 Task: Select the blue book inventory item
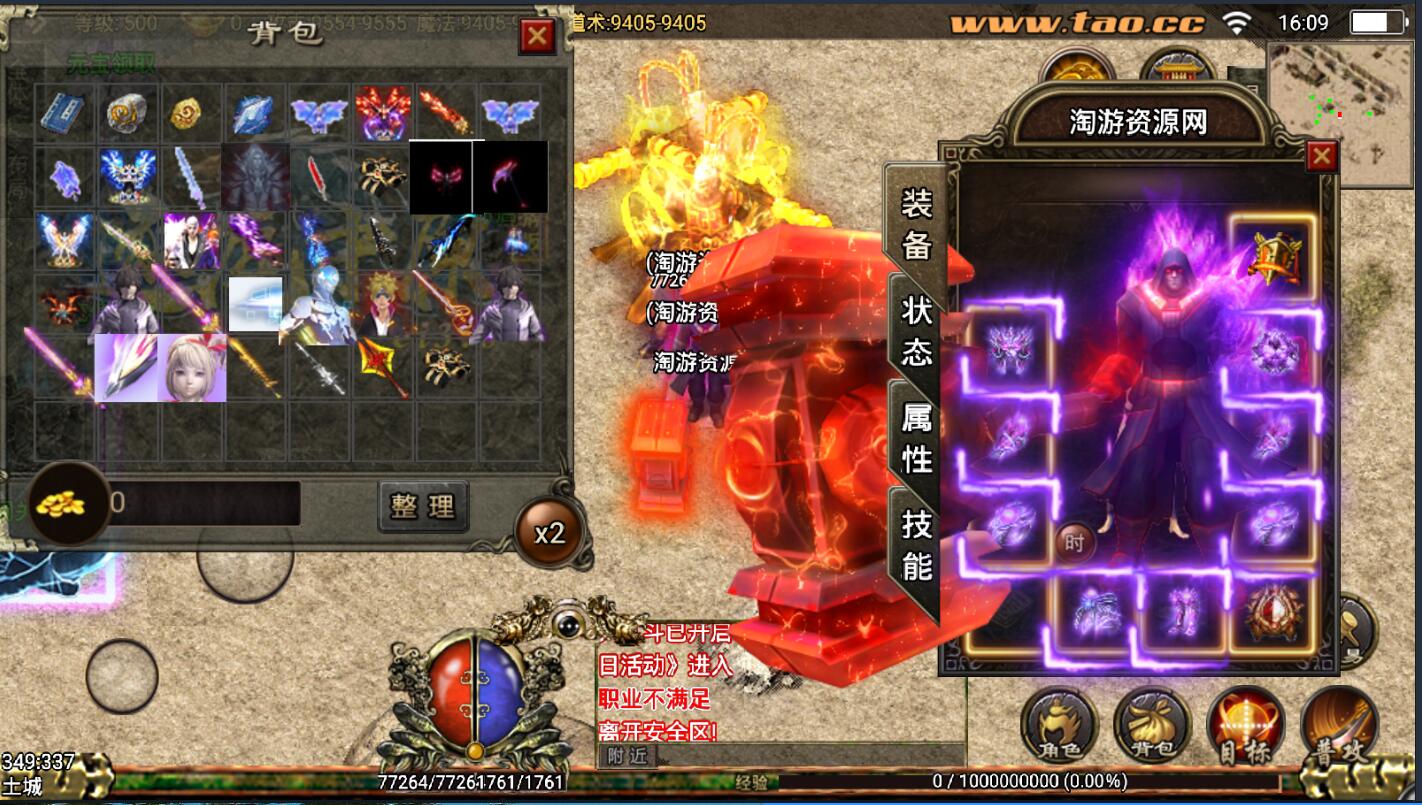pyautogui.click(x=66, y=113)
